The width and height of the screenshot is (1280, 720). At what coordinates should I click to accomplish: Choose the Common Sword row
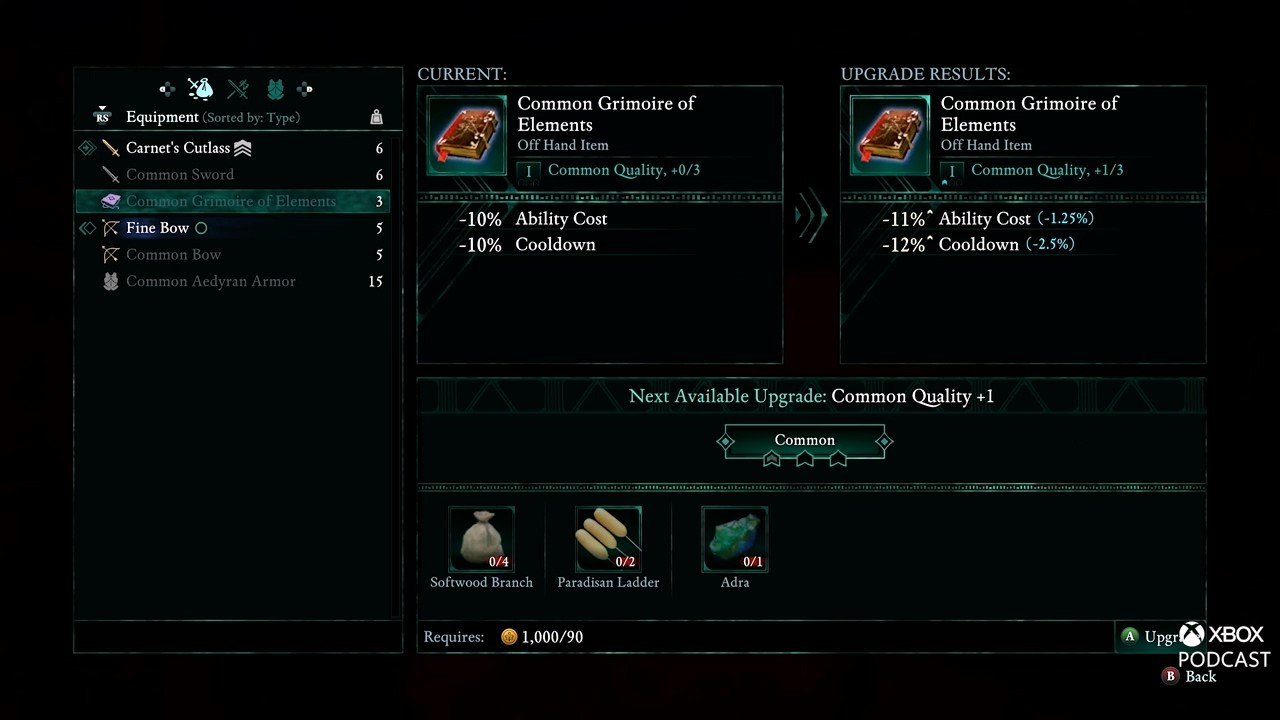(x=180, y=175)
